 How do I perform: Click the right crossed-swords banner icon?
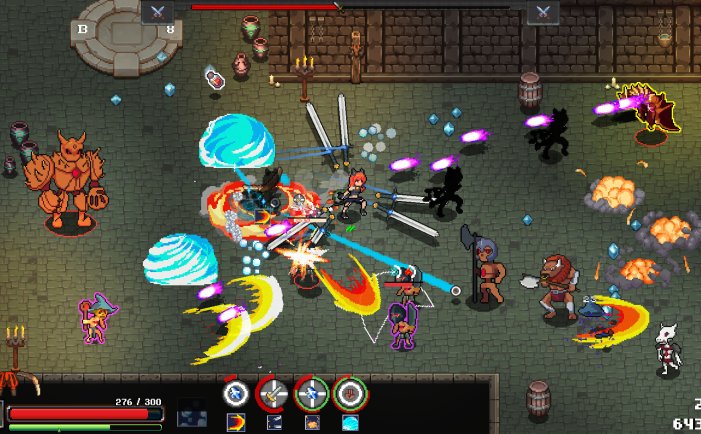coord(543,12)
